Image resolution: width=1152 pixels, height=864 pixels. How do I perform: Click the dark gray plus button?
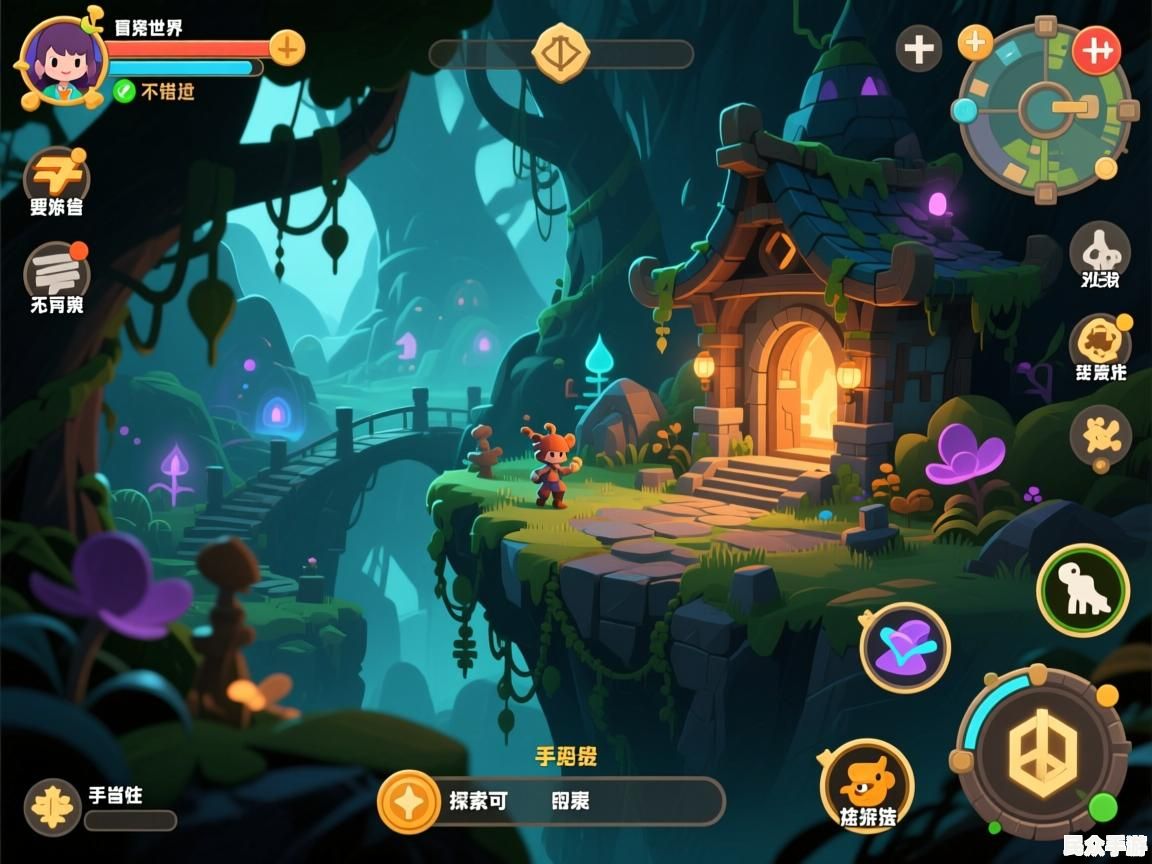pos(918,49)
